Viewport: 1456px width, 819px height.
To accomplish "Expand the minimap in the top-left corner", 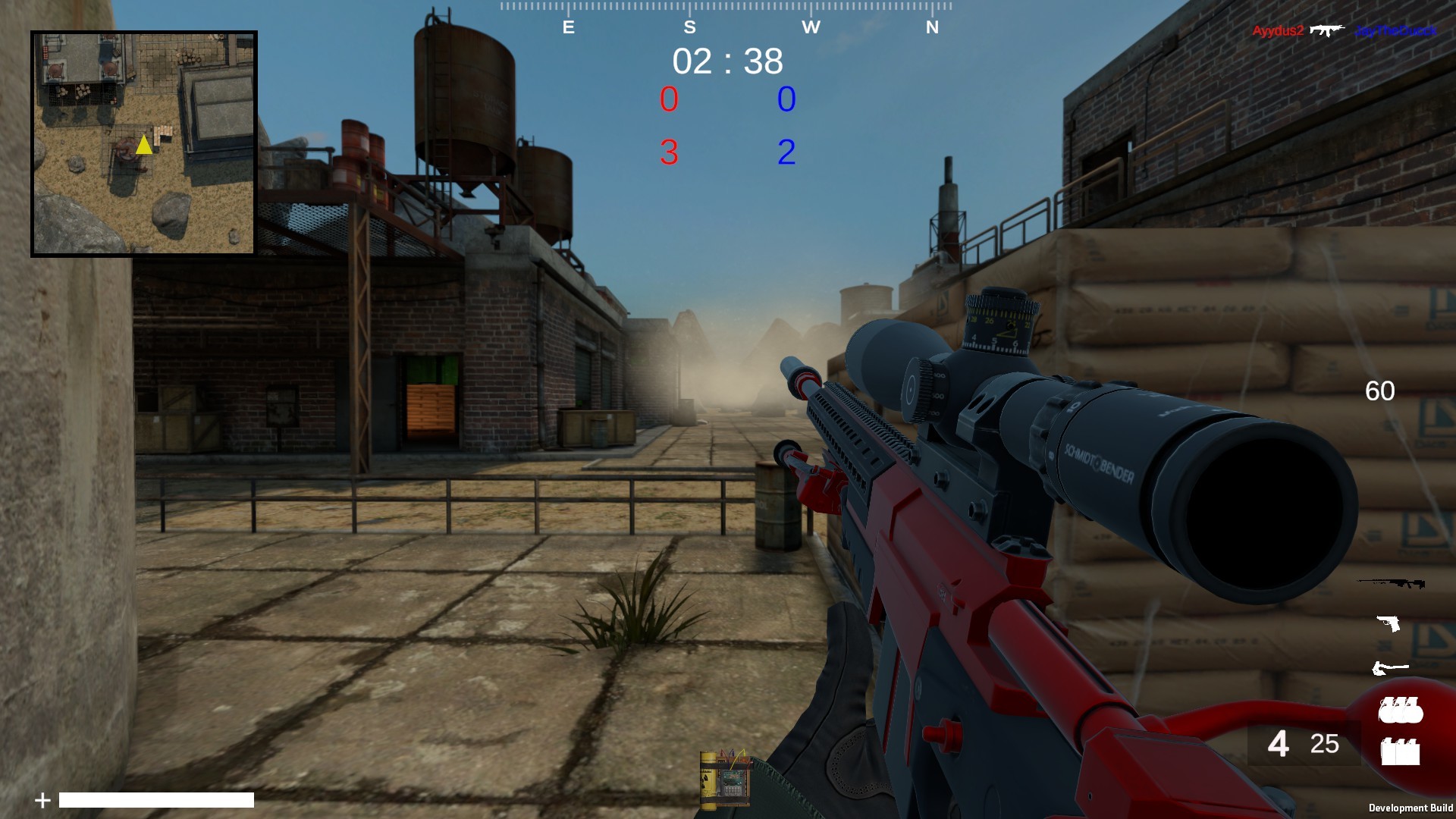I will pyautogui.click(x=143, y=140).
